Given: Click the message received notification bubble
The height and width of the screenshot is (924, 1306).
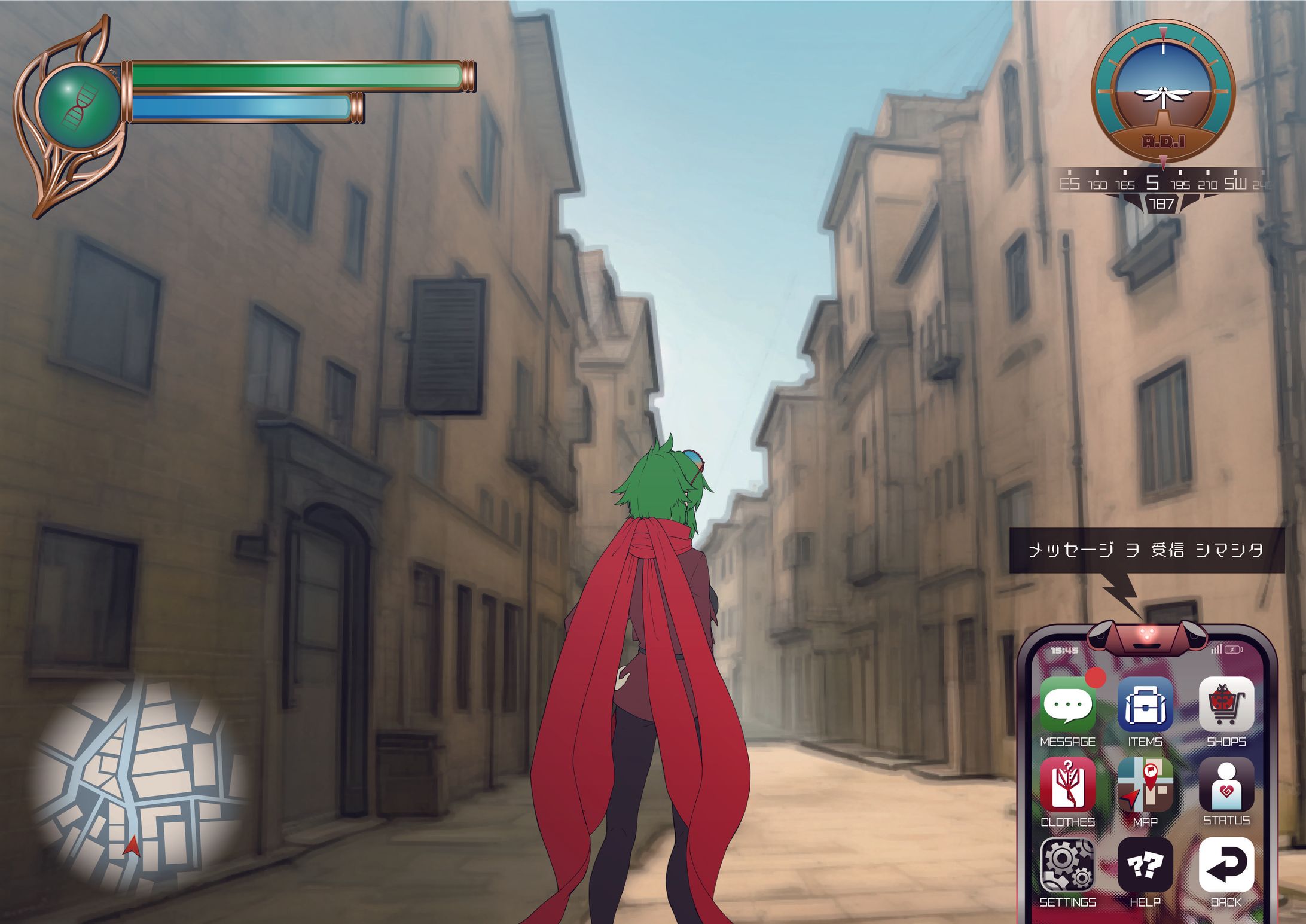Looking at the screenshot, I should [1146, 550].
